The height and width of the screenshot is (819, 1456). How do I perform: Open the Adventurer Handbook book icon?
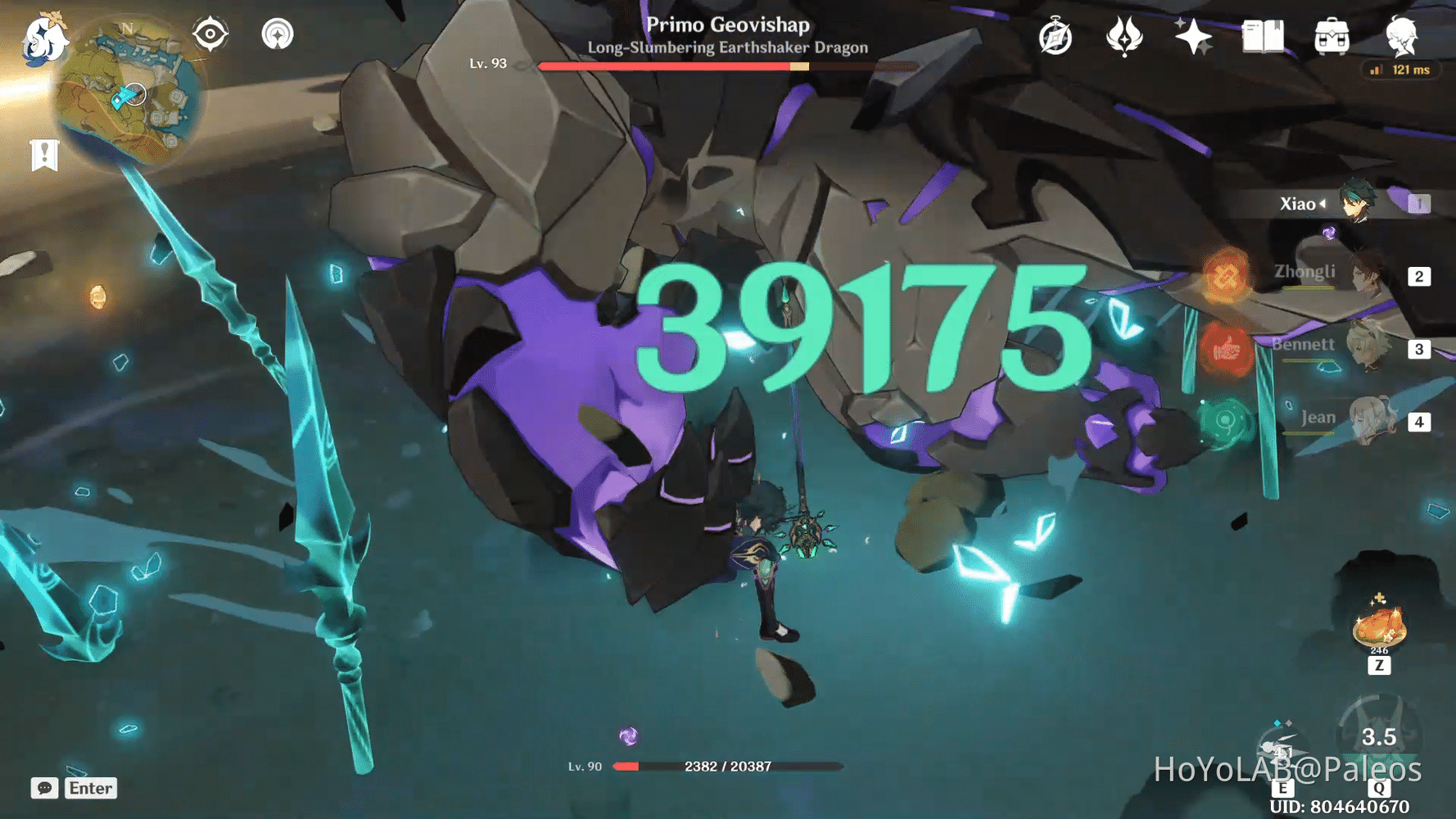(1264, 37)
